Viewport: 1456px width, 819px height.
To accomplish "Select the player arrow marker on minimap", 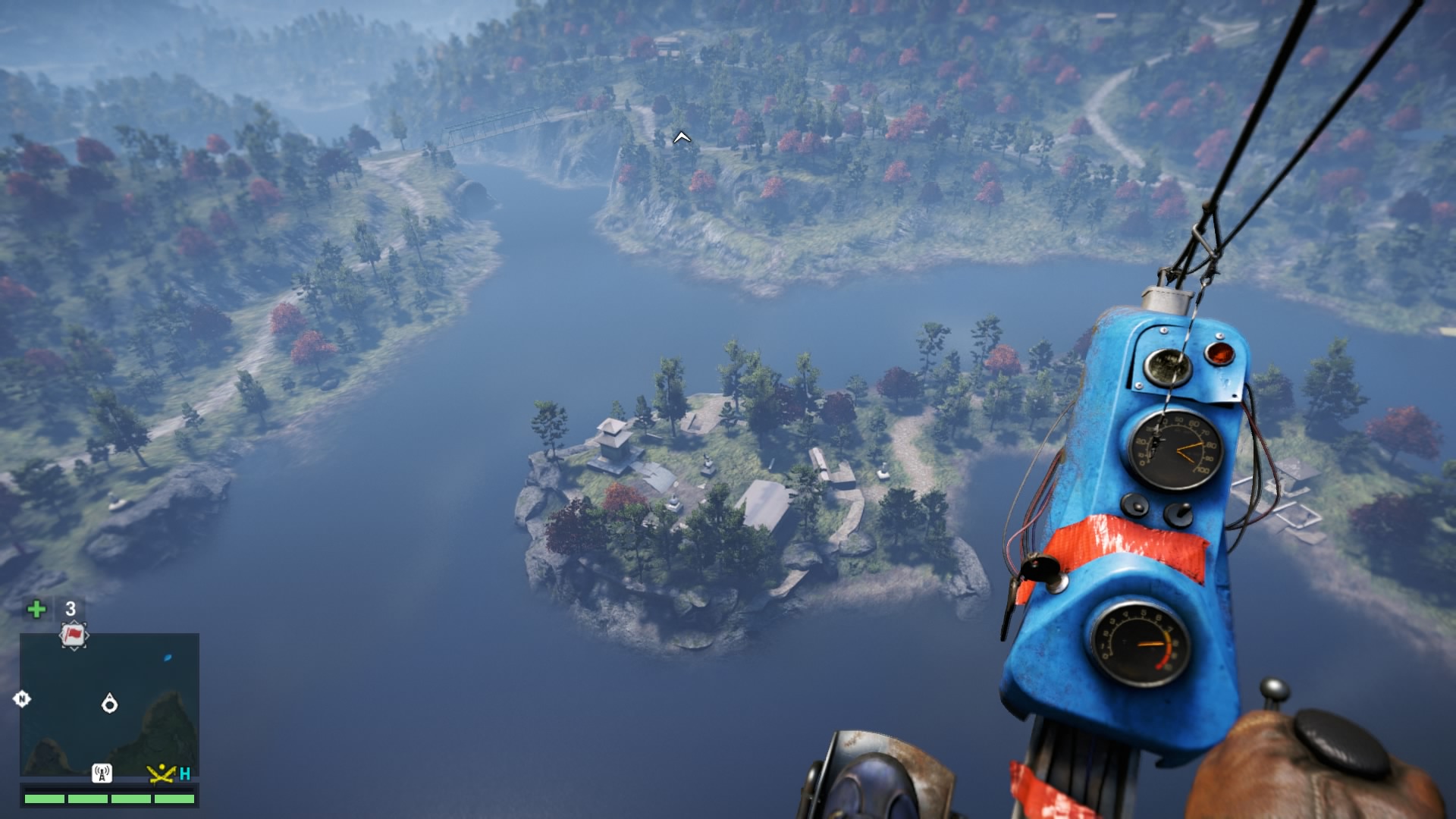I will tap(109, 704).
